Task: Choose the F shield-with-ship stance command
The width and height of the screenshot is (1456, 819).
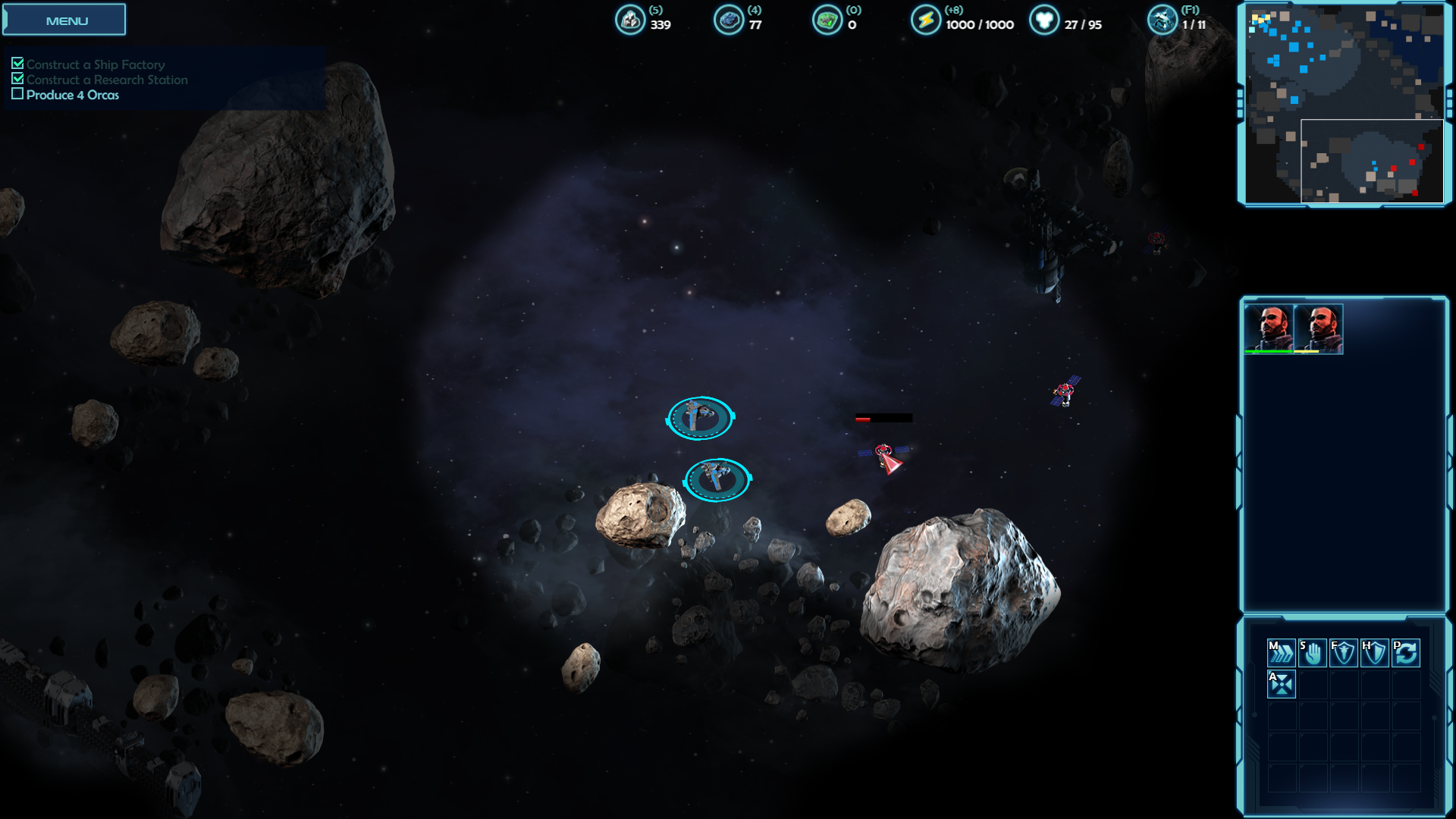Action: pos(1343,652)
